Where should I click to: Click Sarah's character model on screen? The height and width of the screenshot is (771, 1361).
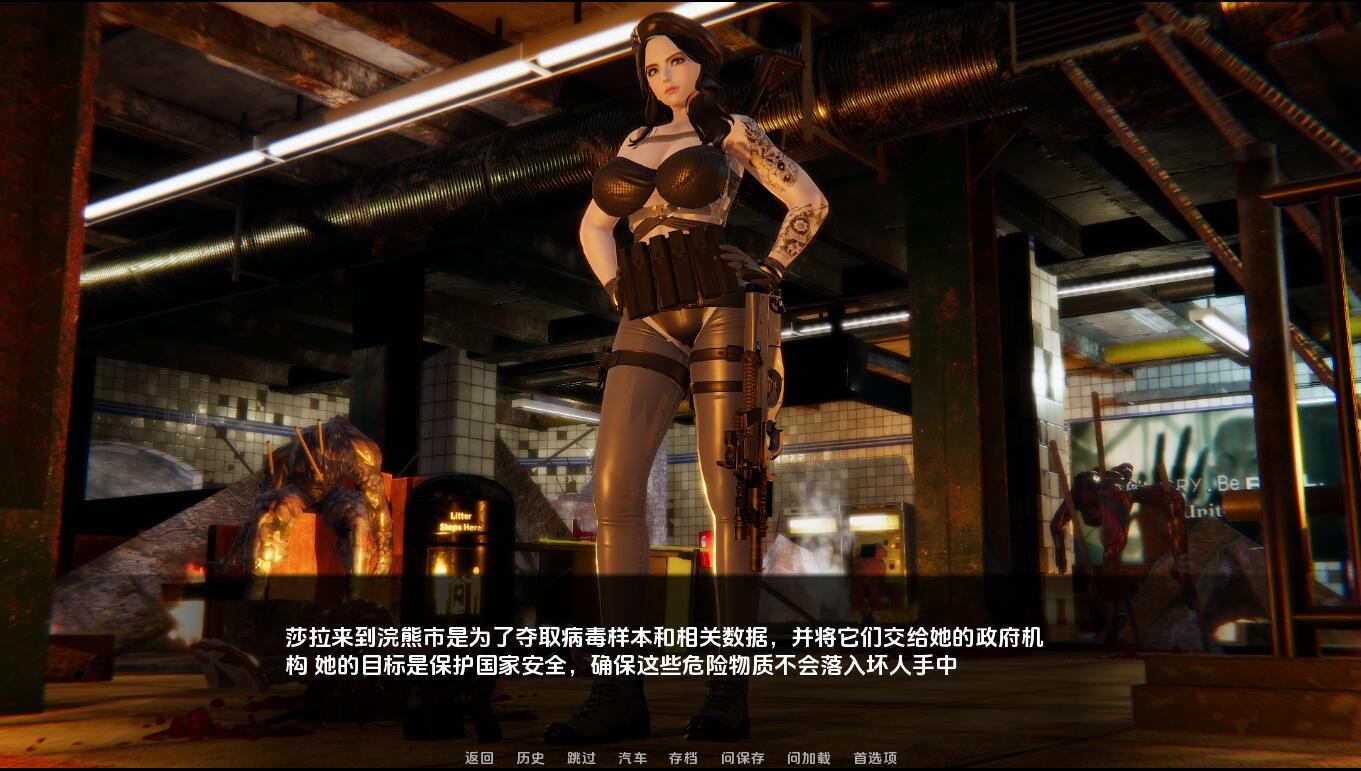[x=670, y=300]
